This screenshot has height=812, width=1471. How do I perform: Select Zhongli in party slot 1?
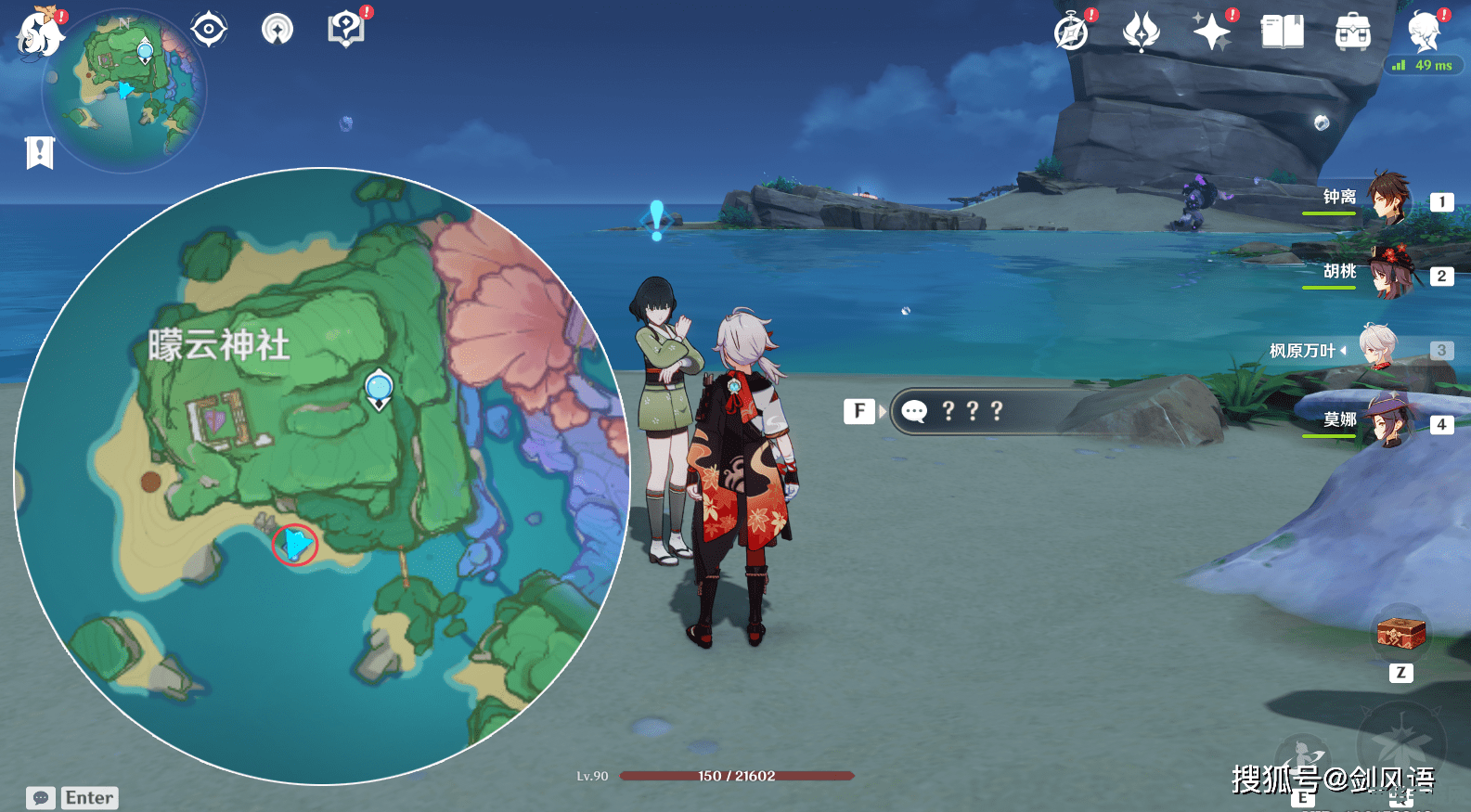point(1390,202)
